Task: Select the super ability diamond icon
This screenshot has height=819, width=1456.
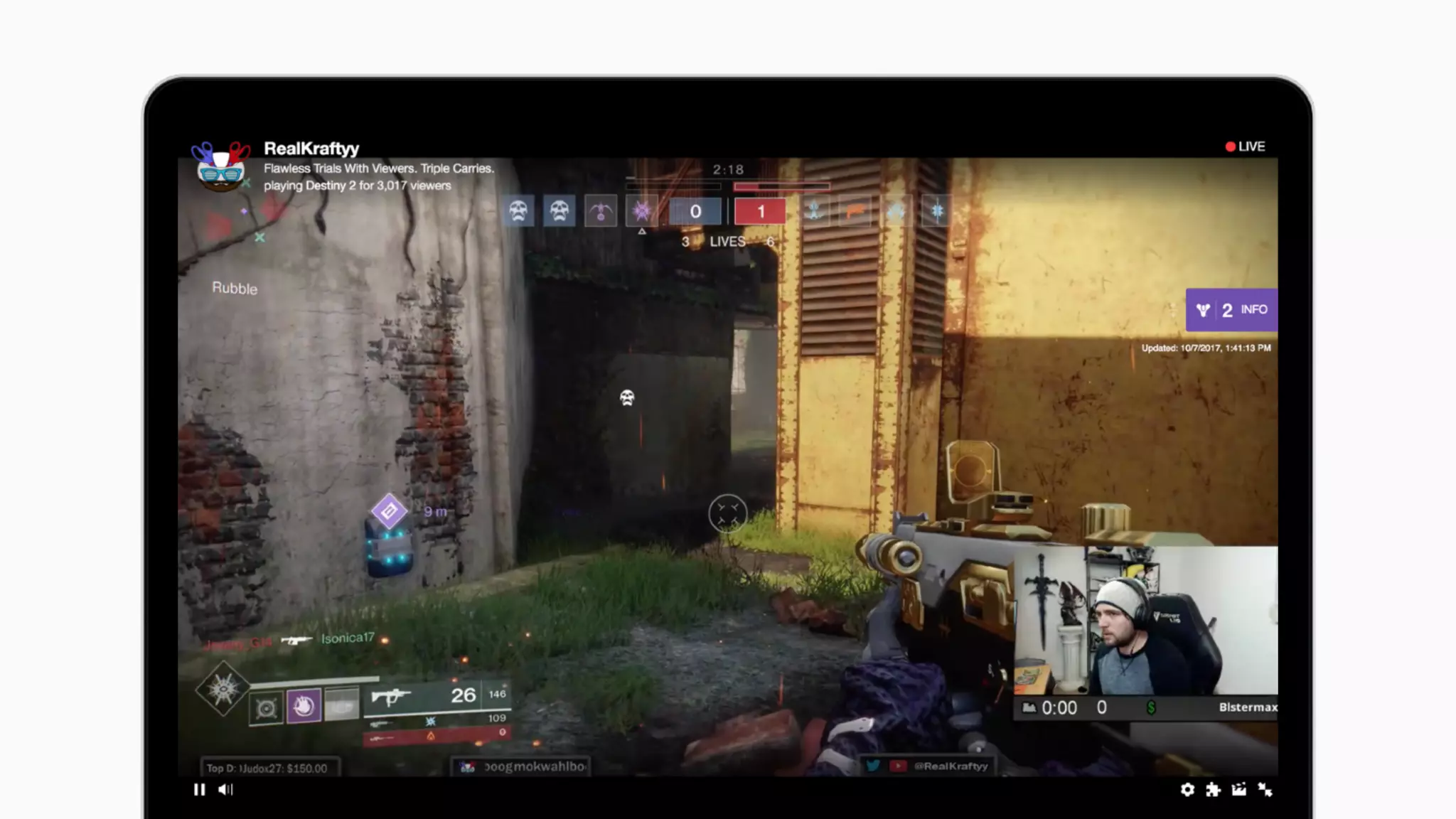Action: tap(223, 687)
